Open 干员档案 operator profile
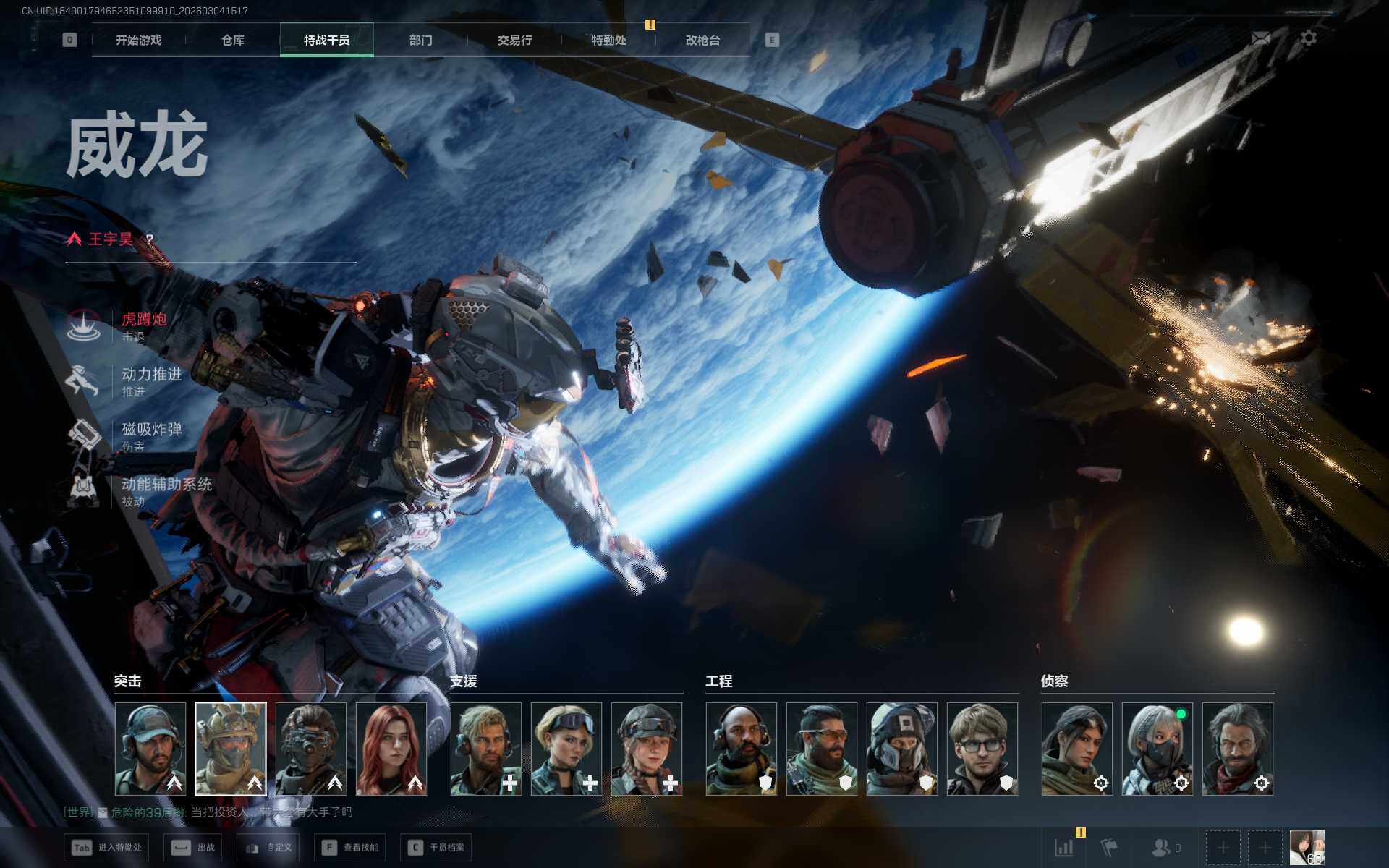This screenshot has width=1389, height=868. tap(437, 847)
